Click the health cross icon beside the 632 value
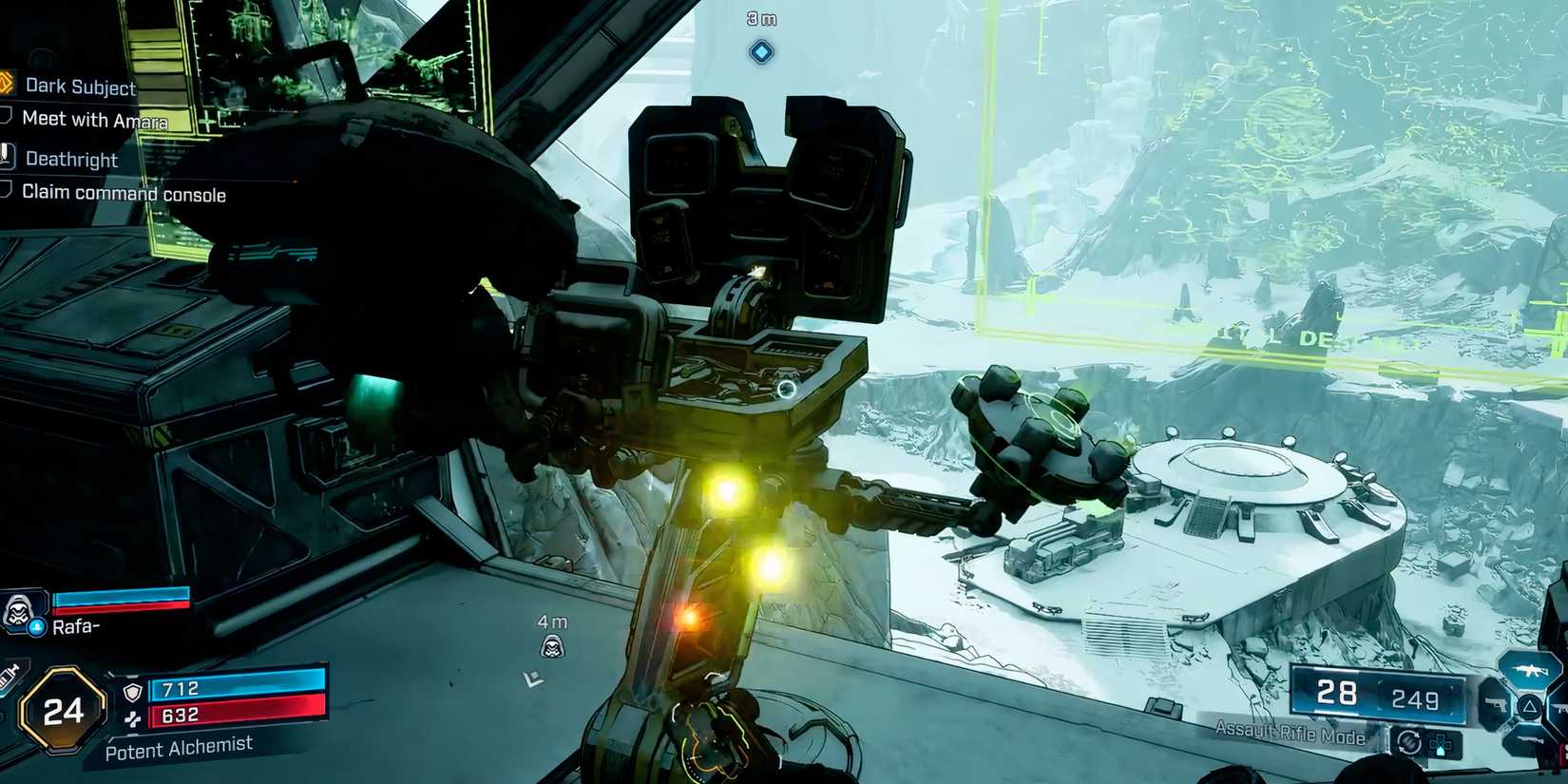 pos(134,719)
